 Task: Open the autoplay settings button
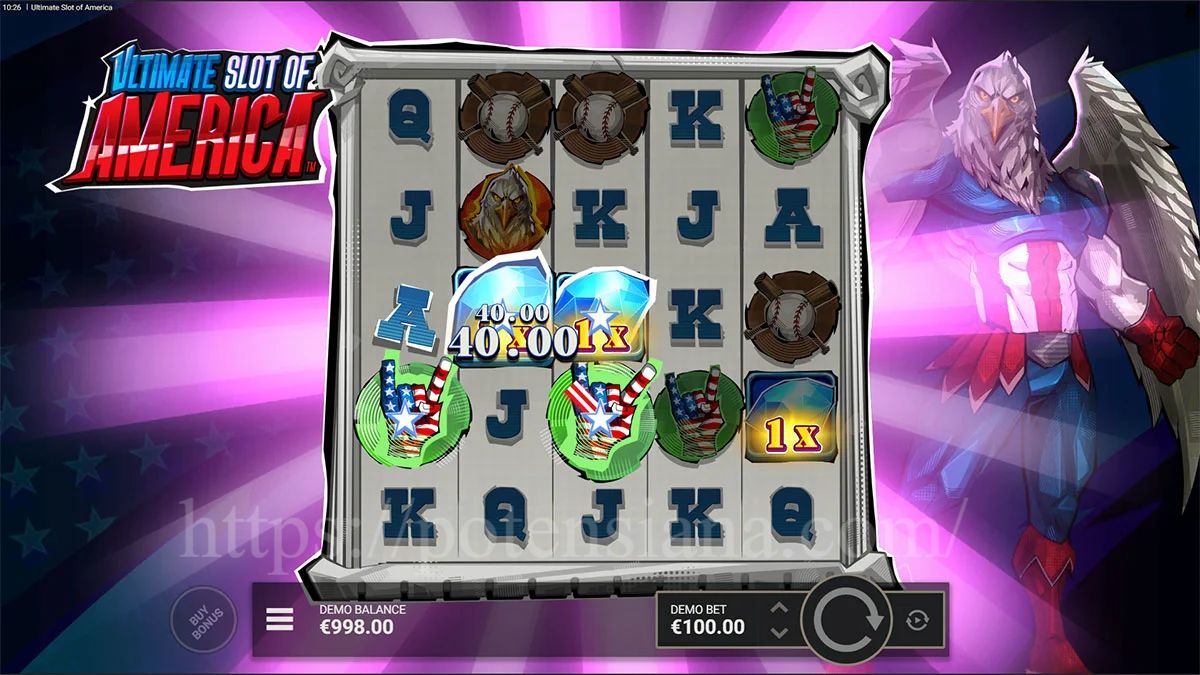[917, 621]
